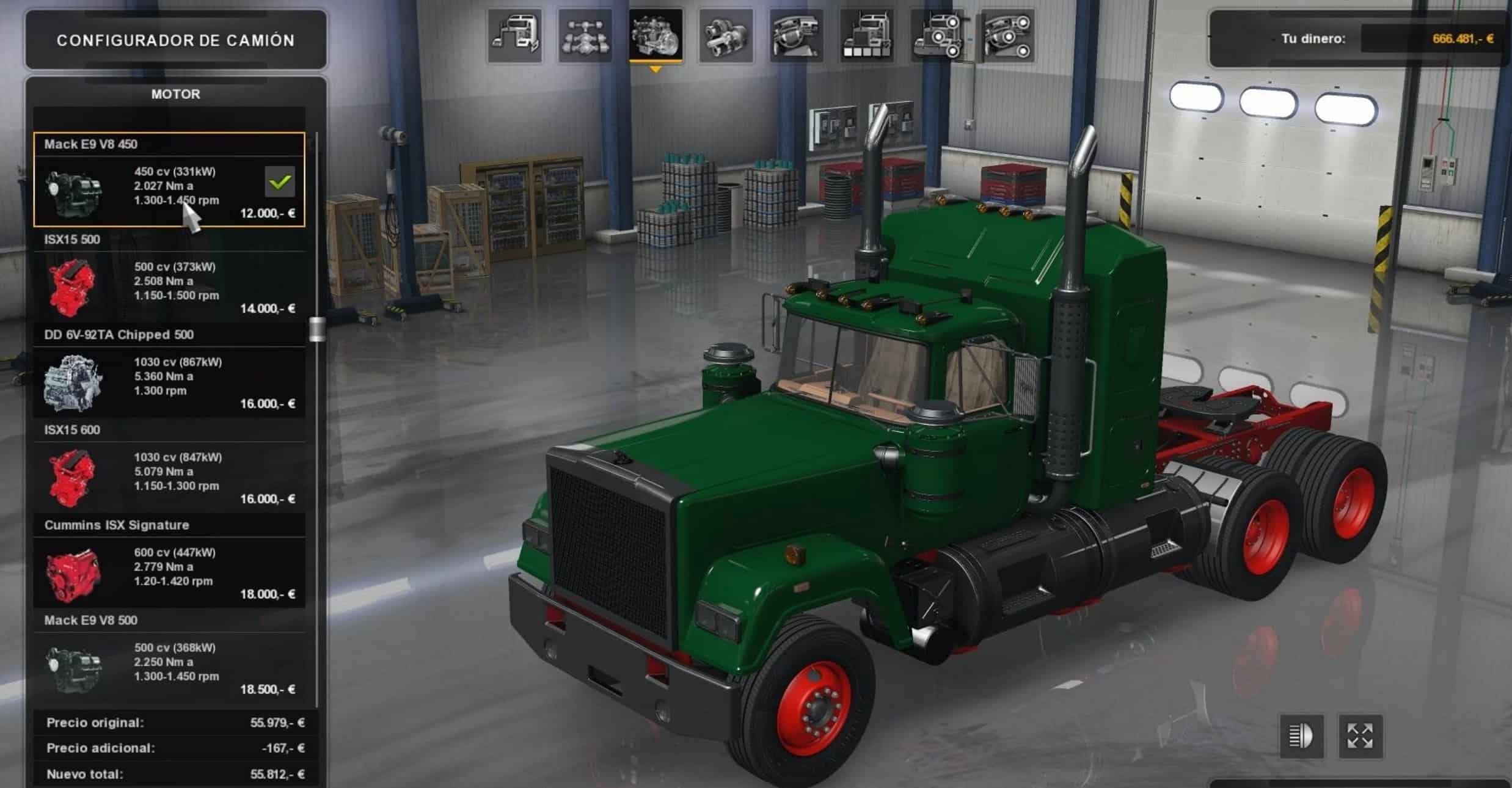The image size is (1512, 788).
Task: Open the engine category tab
Action: tap(656, 37)
